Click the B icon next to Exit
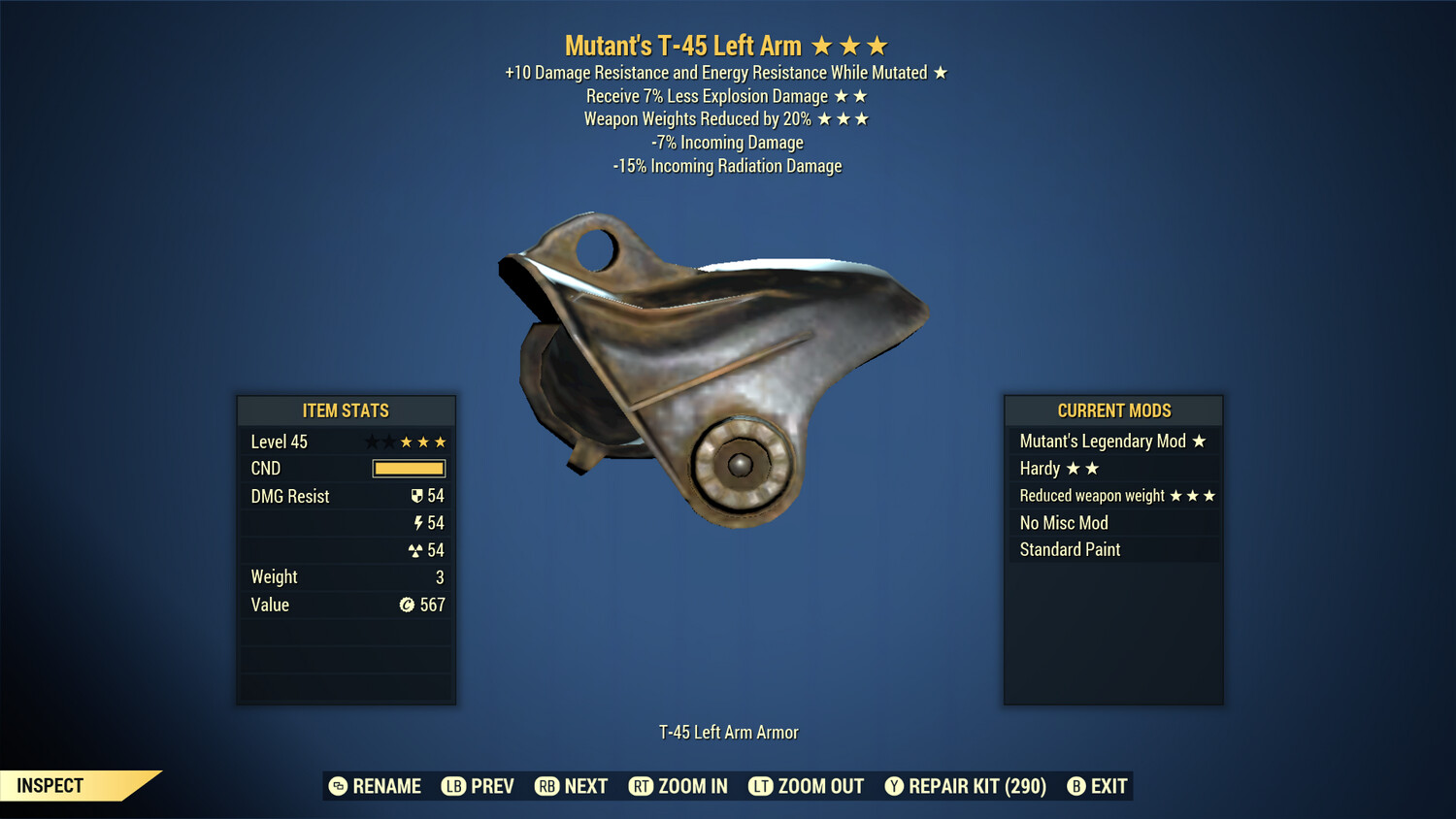 click(1075, 786)
